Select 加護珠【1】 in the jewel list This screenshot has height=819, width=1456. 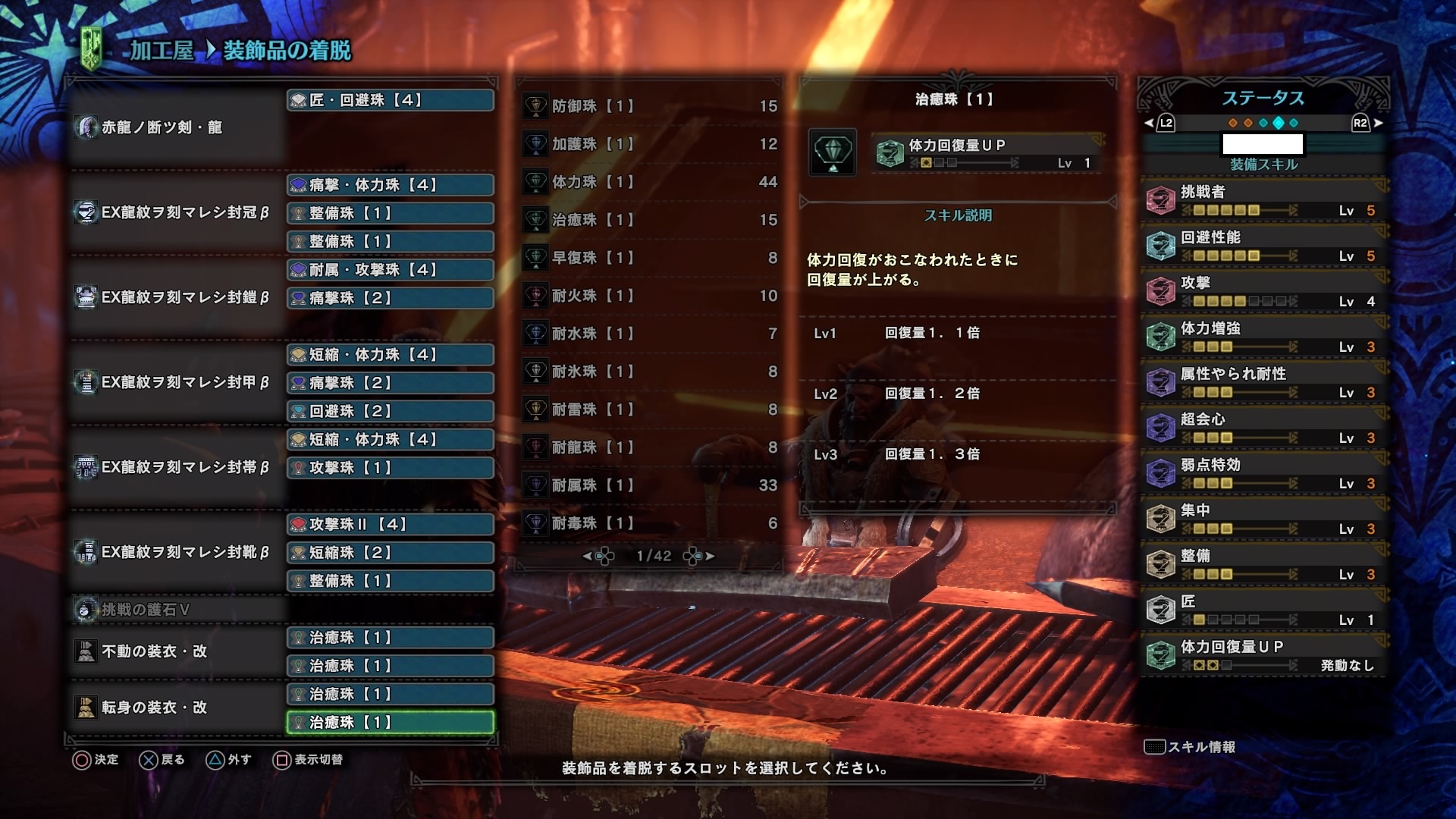click(650, 144)
